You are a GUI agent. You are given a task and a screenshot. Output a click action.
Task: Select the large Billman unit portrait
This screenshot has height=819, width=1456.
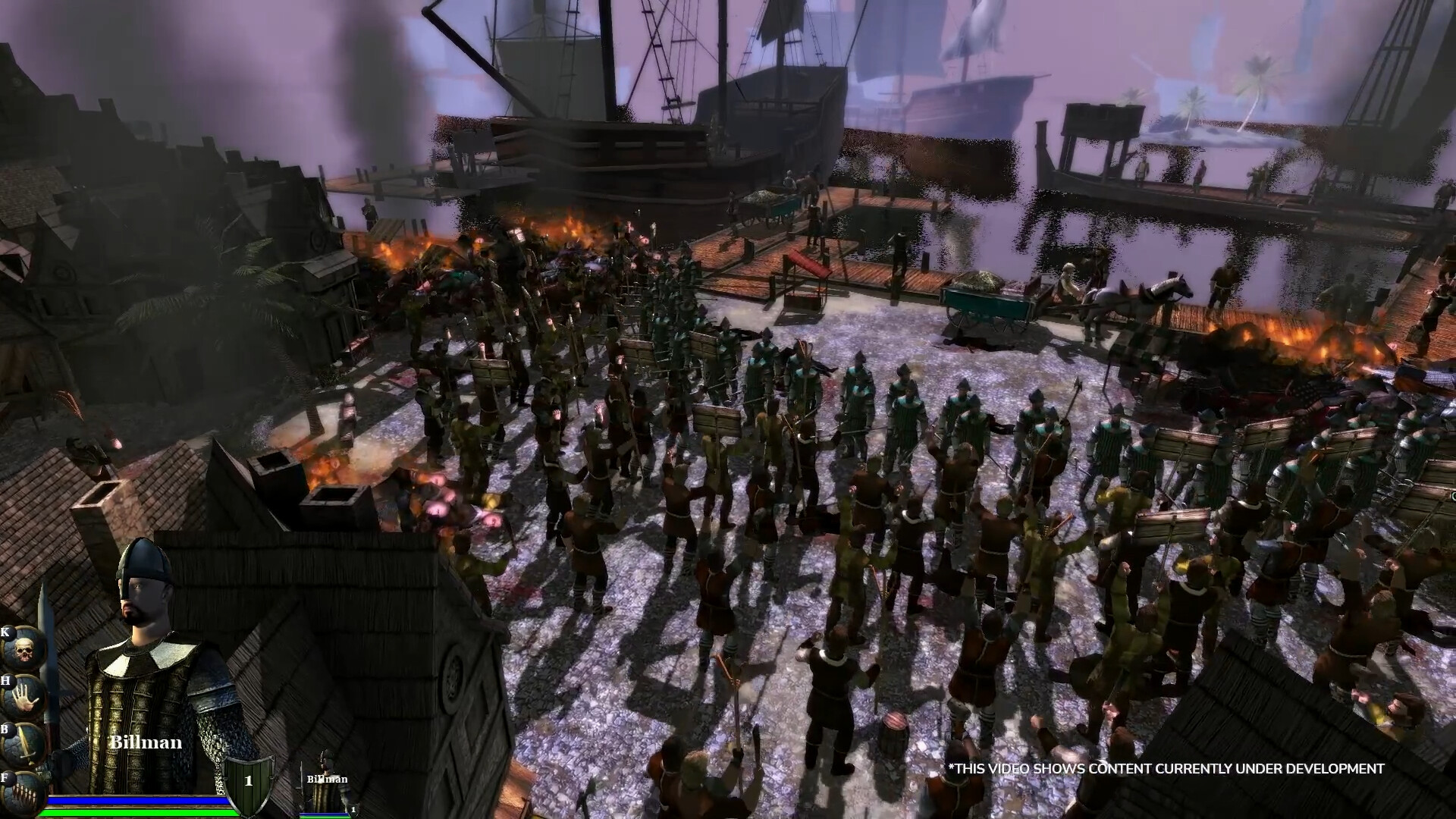pyautogui.click(x=148, y=675)
